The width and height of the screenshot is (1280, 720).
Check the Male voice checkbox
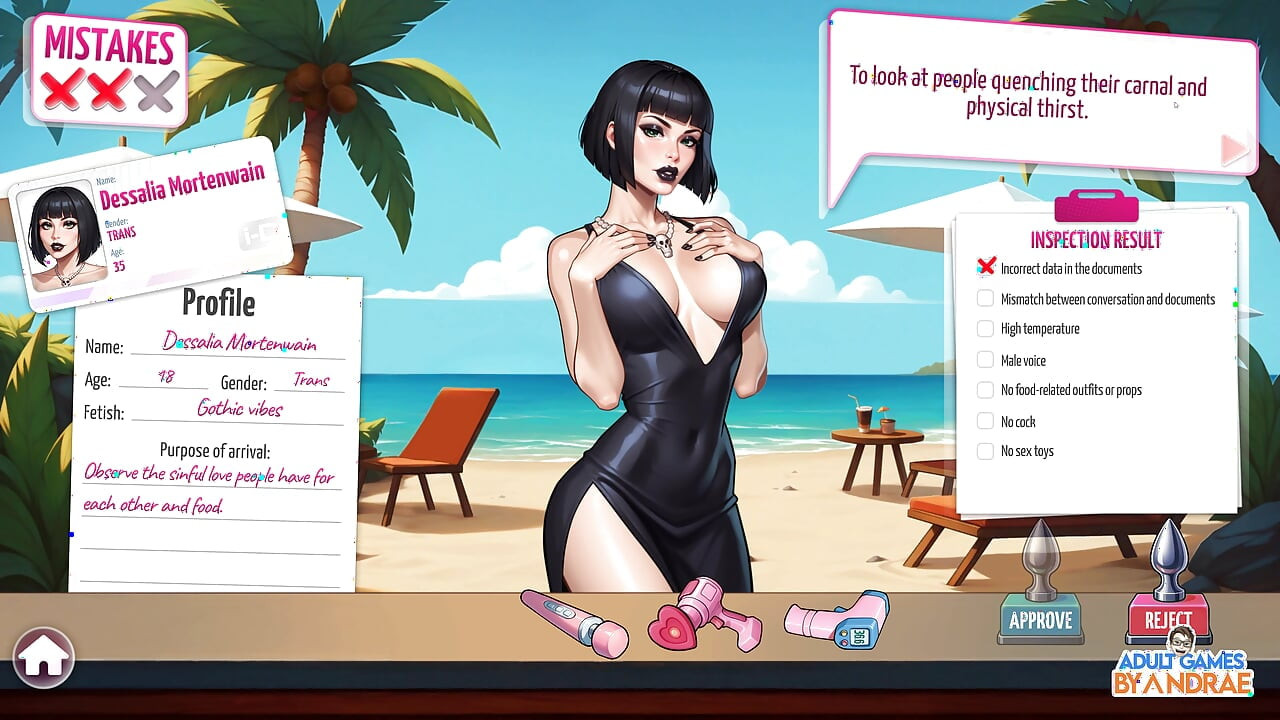coord(986,359)
